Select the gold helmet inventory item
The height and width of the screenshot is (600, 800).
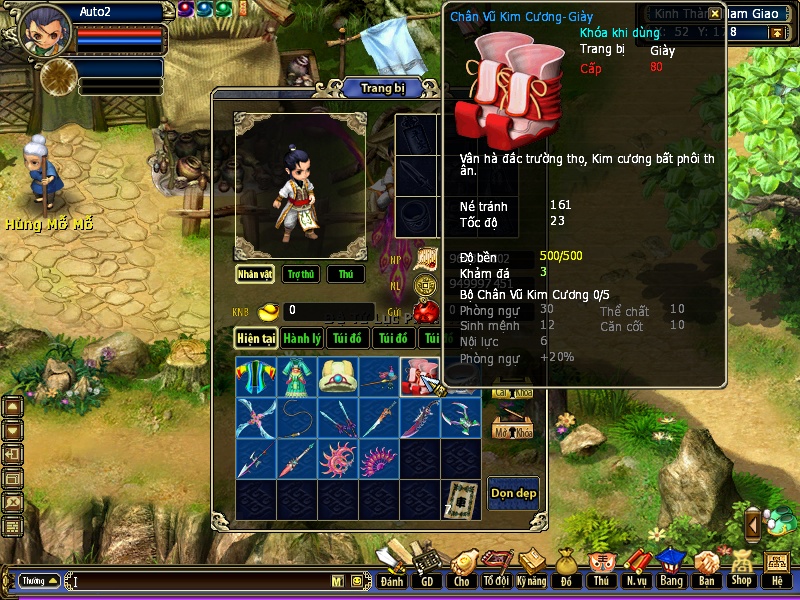point(337,376)
